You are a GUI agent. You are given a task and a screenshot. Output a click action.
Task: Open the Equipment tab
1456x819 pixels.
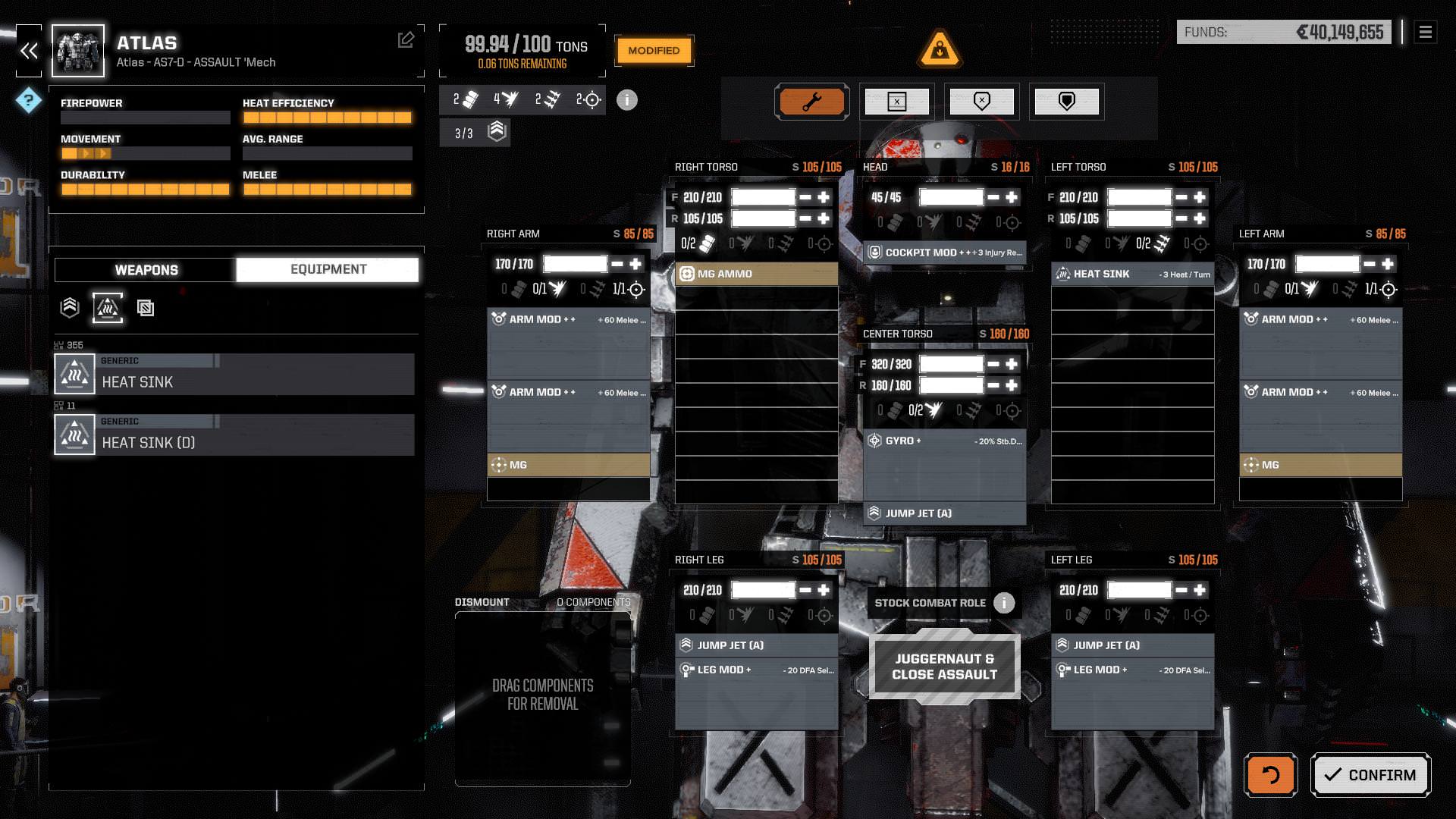(328, 270)
